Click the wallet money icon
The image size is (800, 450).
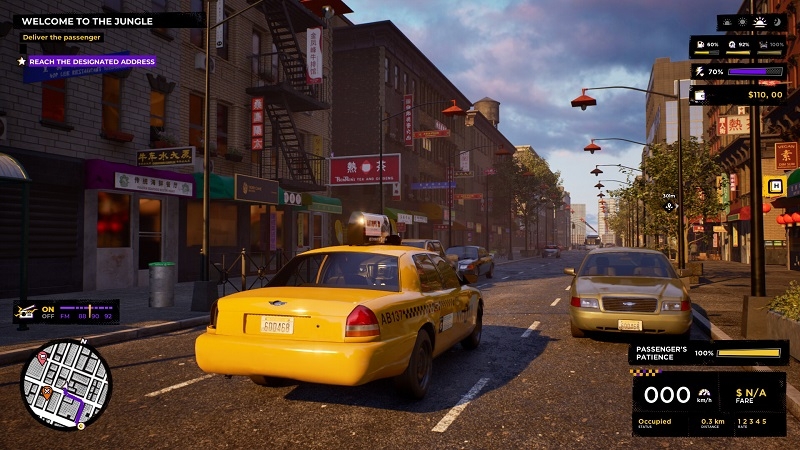click(699, 95)
